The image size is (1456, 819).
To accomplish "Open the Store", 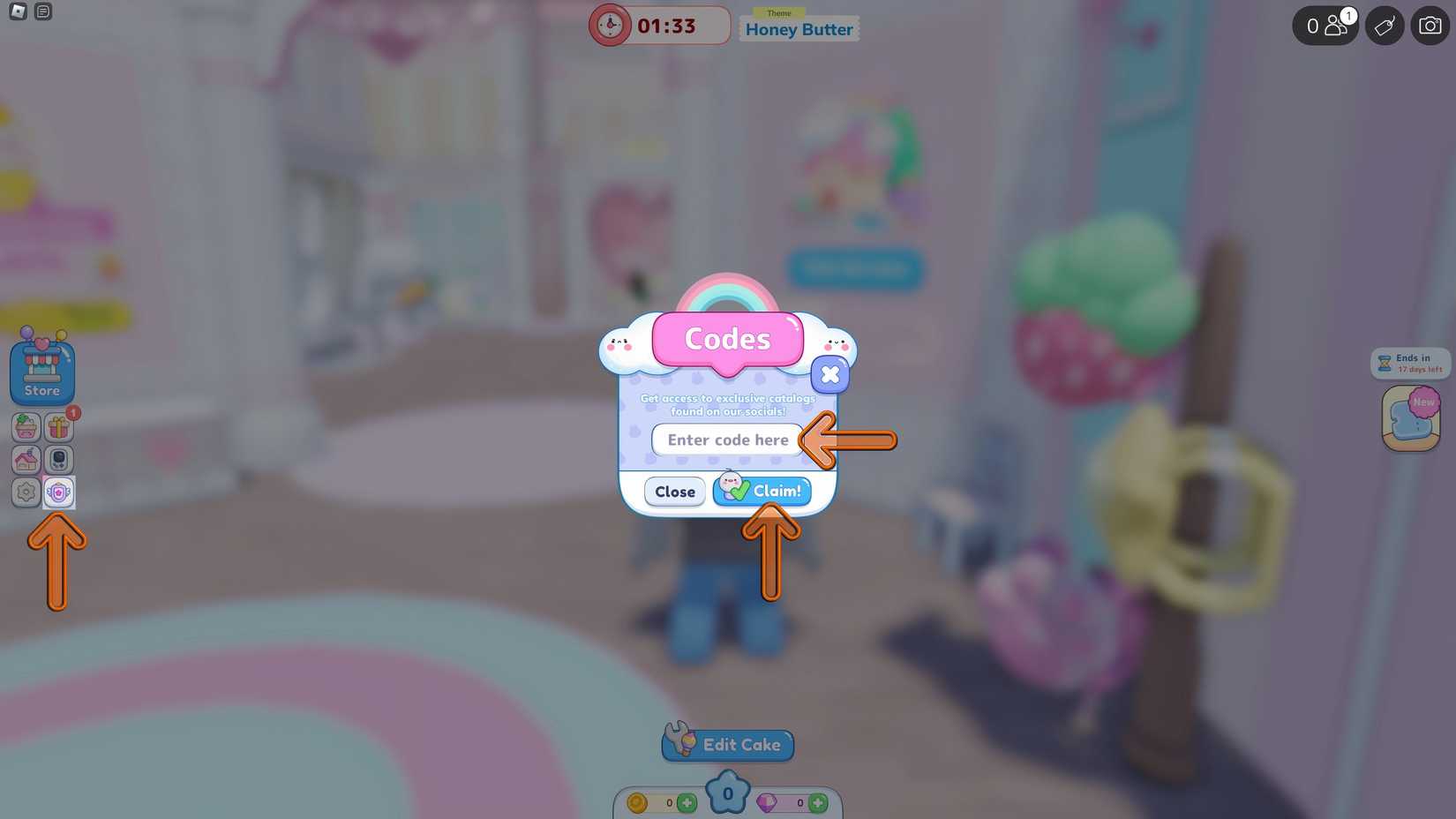I will 41,369.
